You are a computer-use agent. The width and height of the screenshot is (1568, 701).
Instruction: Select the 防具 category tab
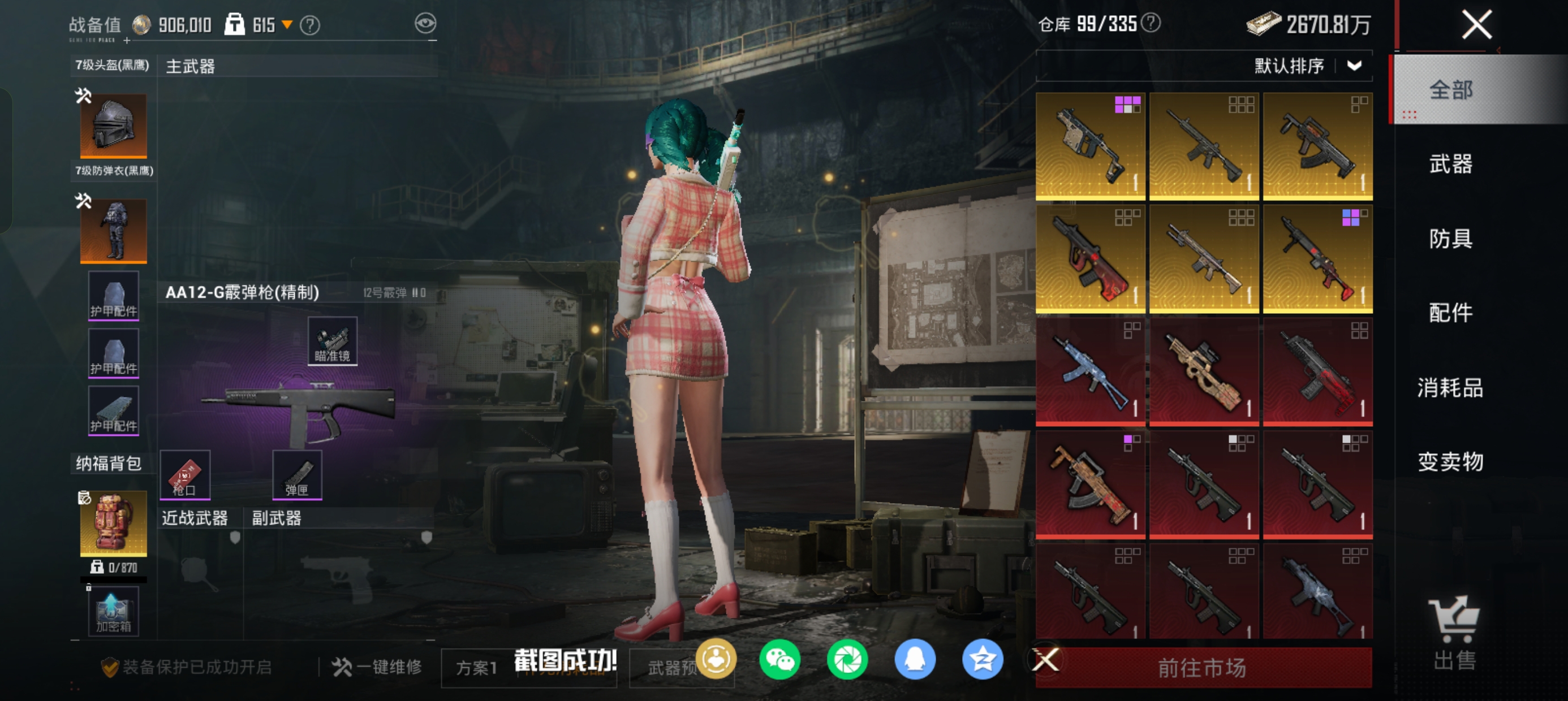coord(1450,239)
